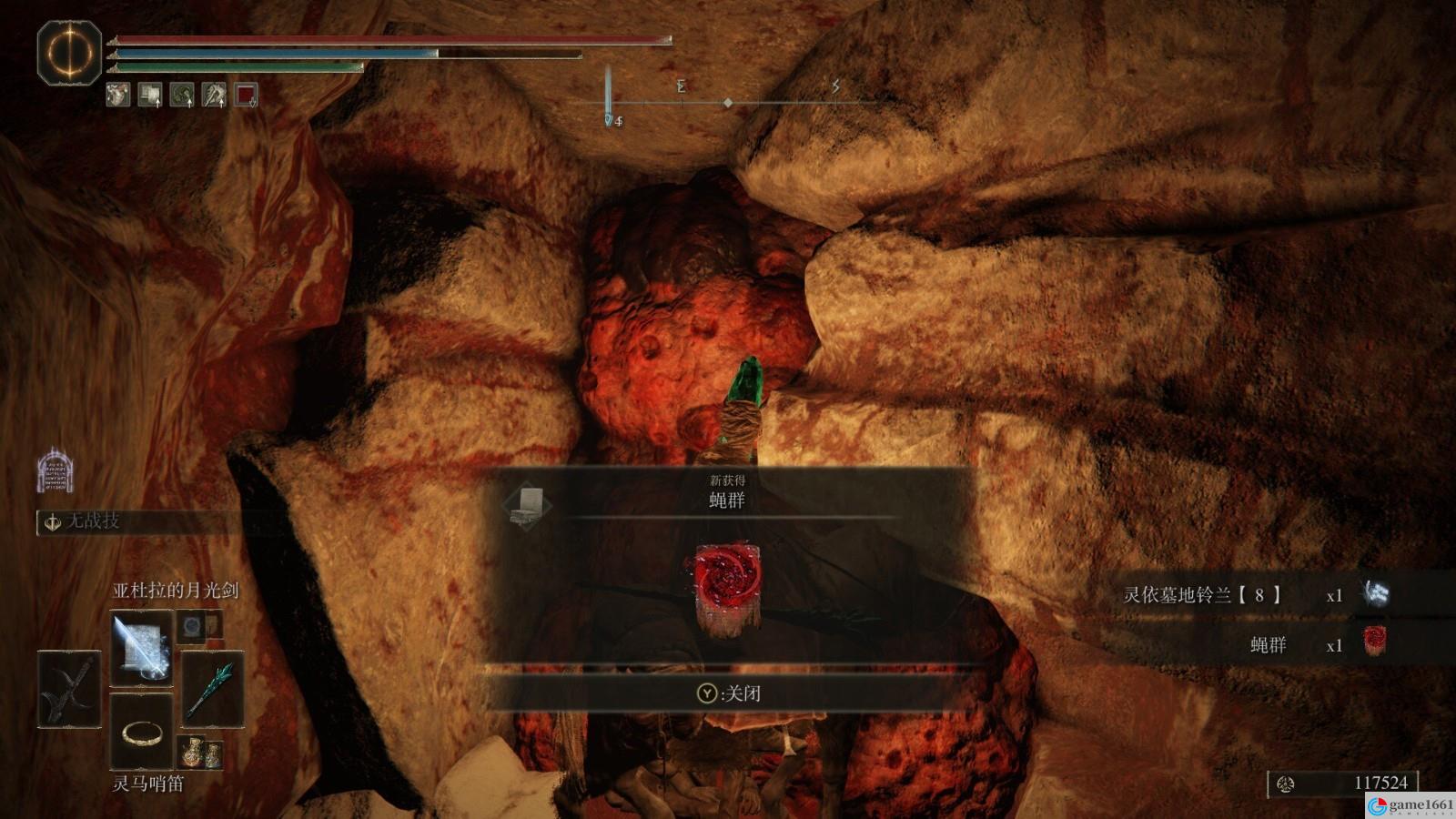Select the Adula's Moonblade spell slot
This screenshot has height=819, width=1456.
point(141,648)
